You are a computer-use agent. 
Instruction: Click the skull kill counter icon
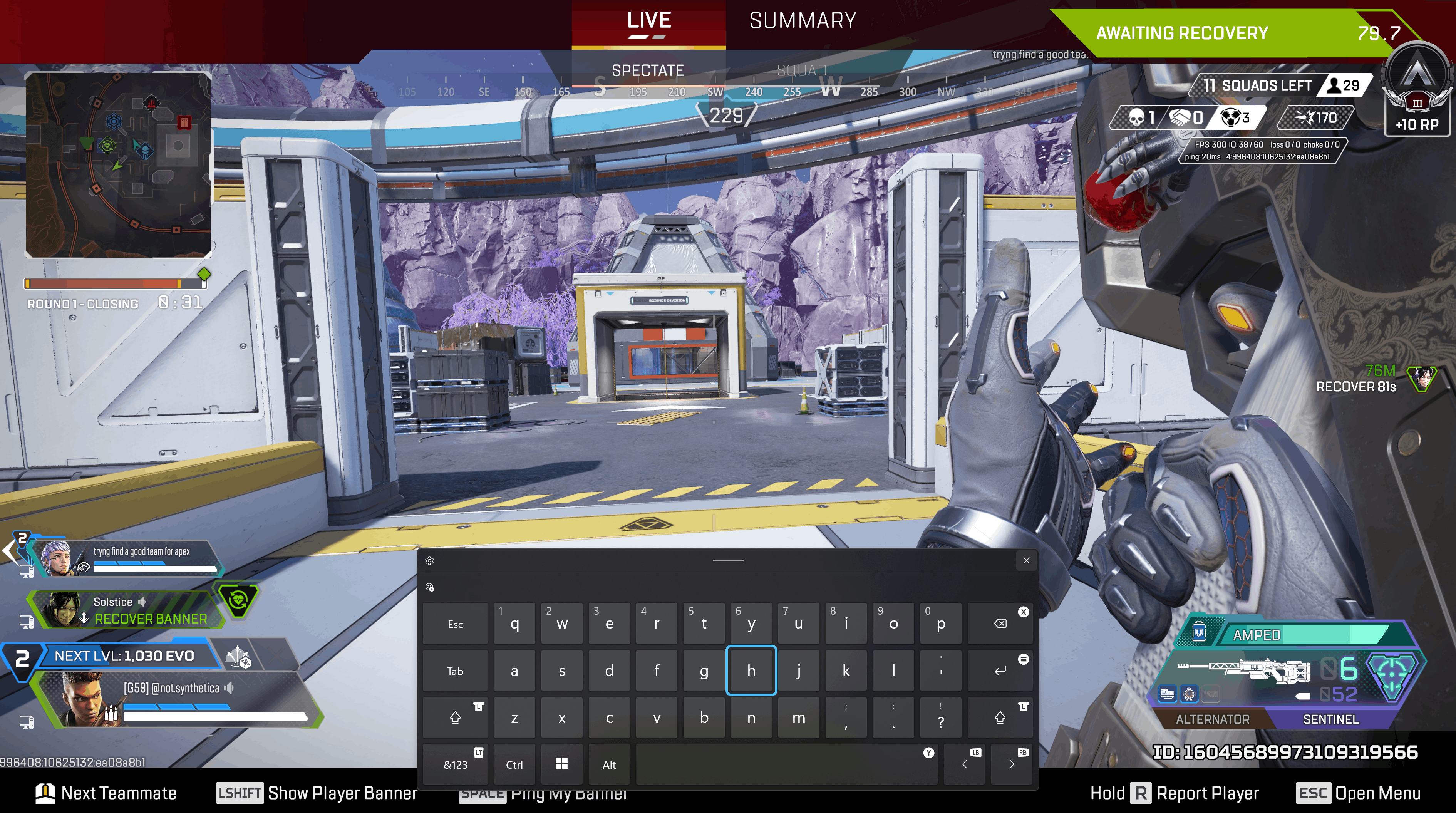pyautogui.click(x=1136, y=118)
